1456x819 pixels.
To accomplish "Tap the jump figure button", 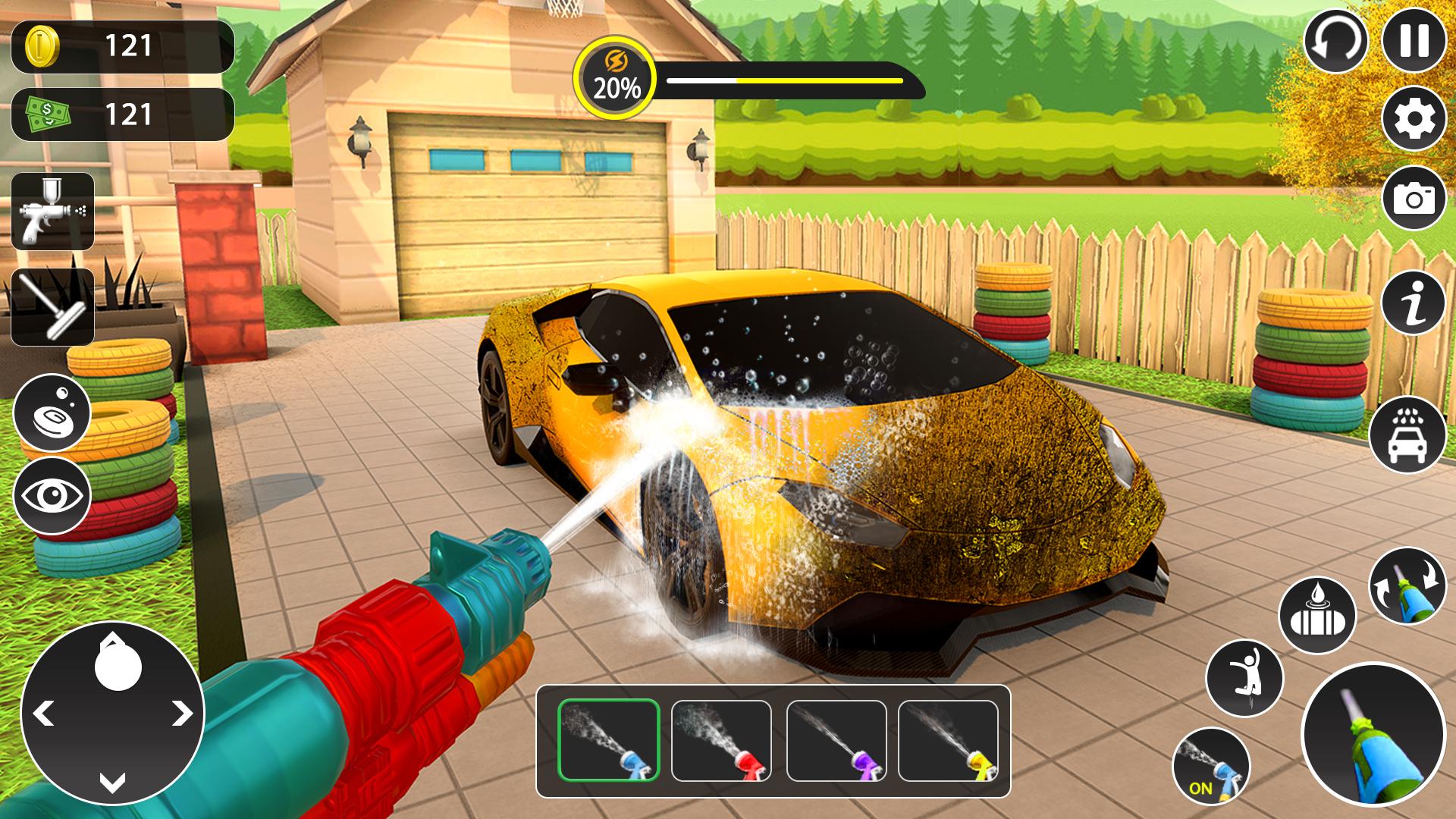I will (1244, 677).
